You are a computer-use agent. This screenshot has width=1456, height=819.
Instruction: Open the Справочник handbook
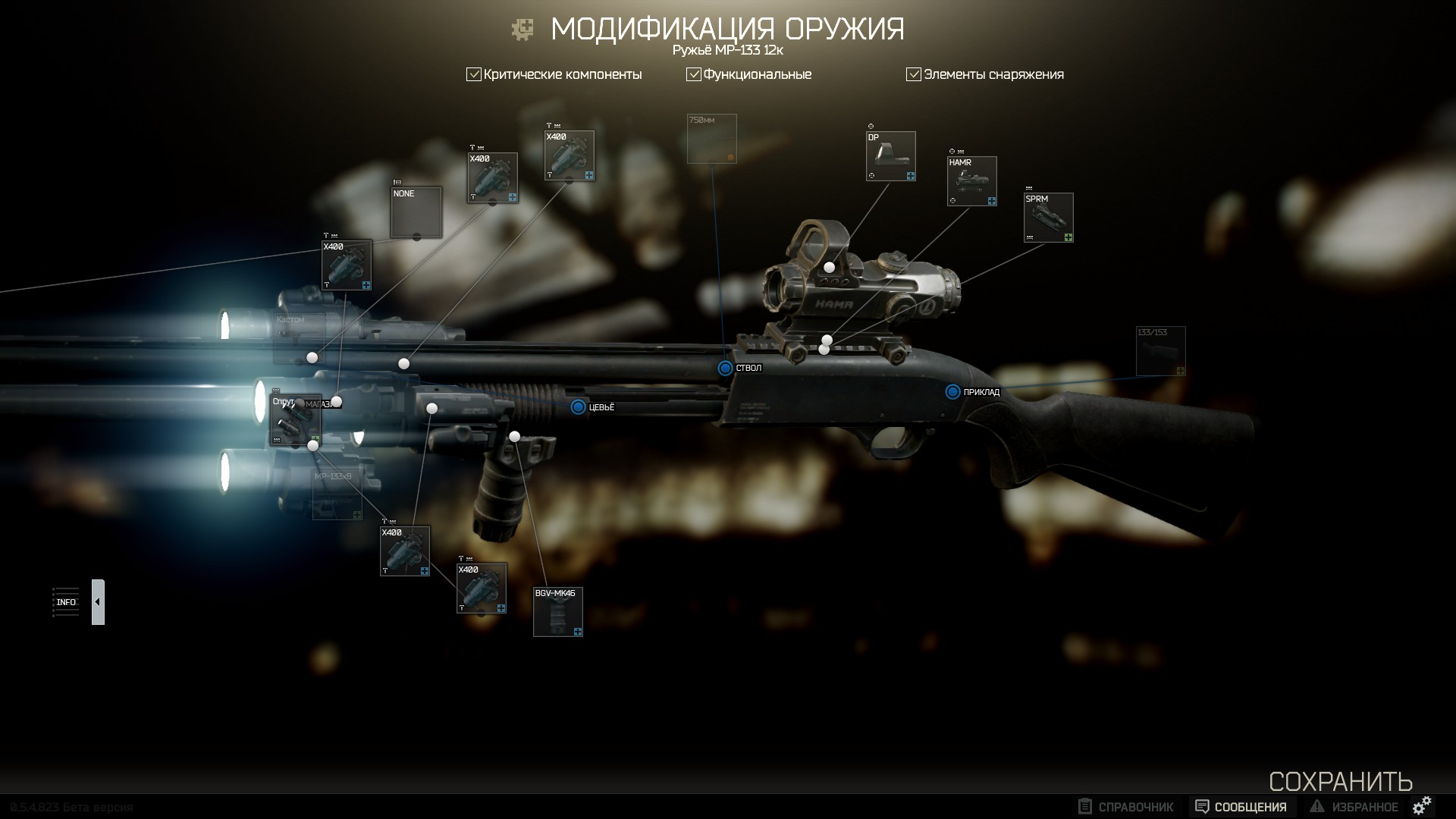pyautogui.click(x=1126, y=807)
